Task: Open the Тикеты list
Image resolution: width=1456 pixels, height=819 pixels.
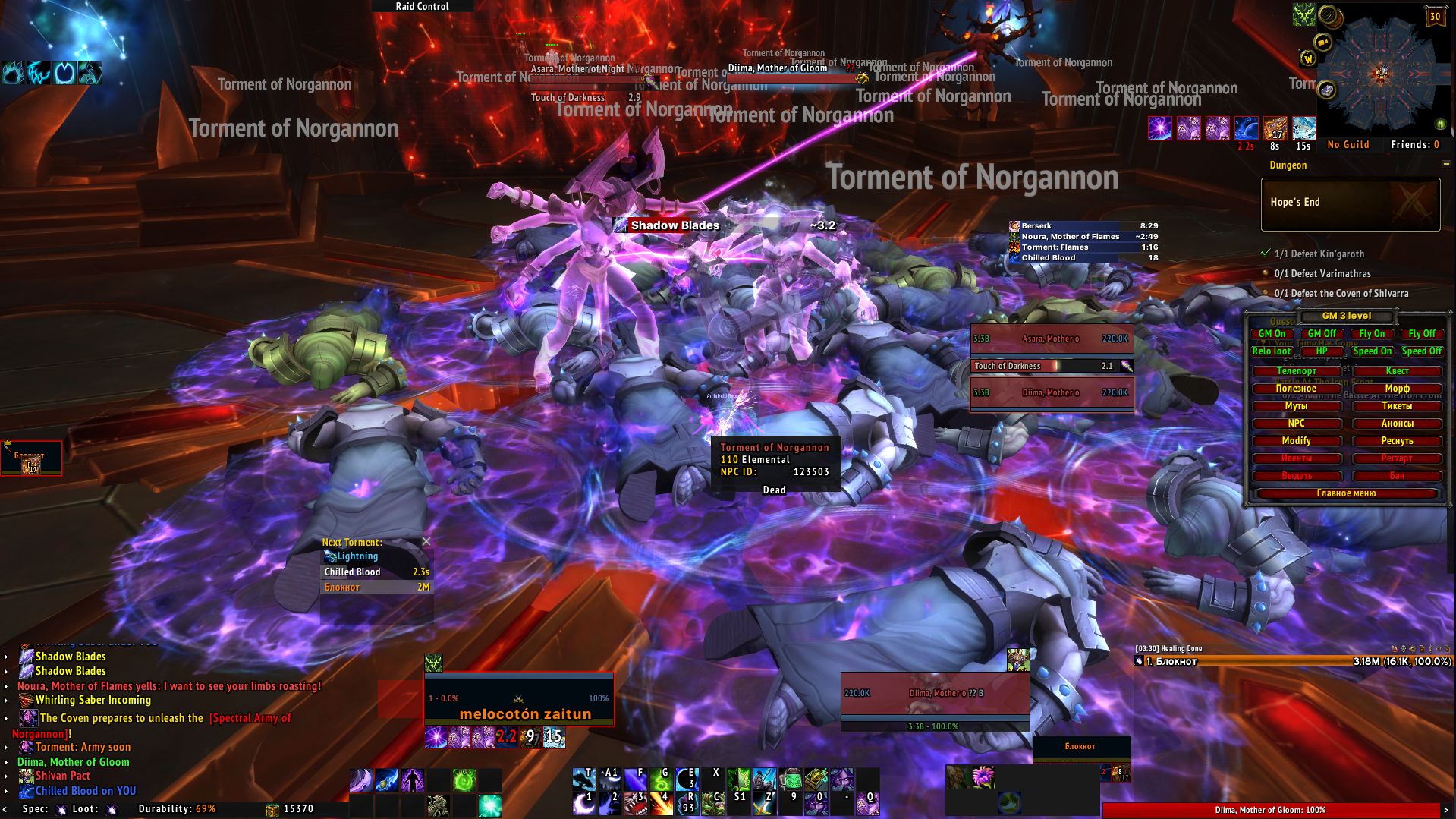Action: 1397,406
